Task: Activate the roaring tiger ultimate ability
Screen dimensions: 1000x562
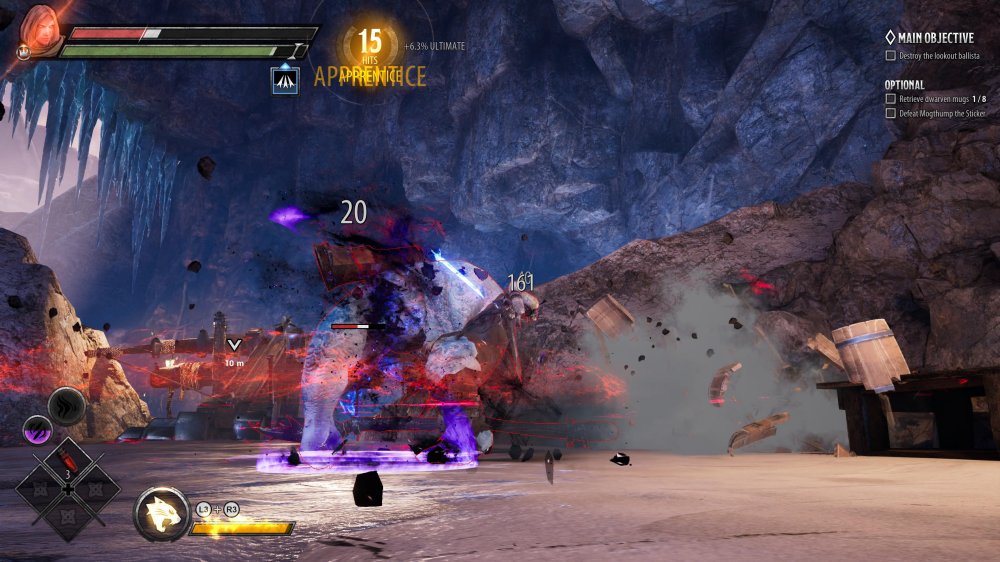Action: point(162,514)
